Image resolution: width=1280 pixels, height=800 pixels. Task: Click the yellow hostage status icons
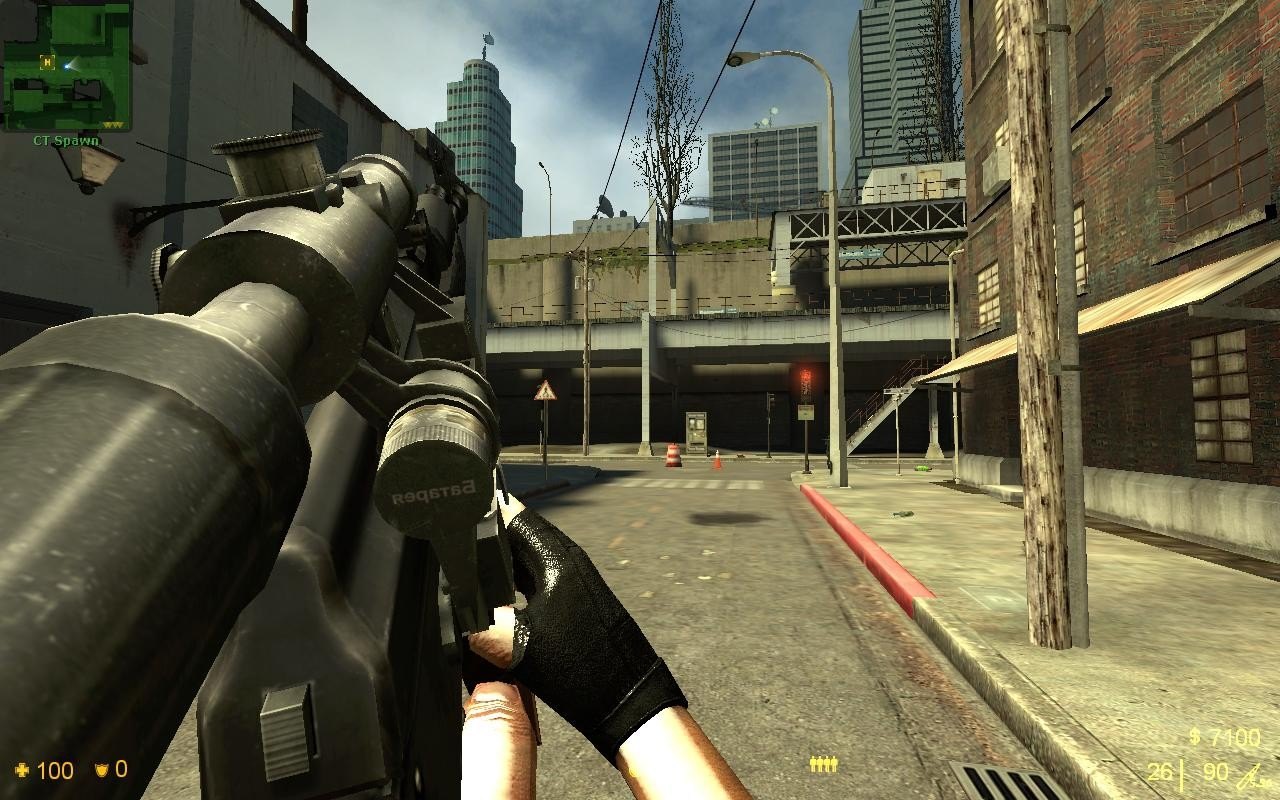click(x=823, y=765)
